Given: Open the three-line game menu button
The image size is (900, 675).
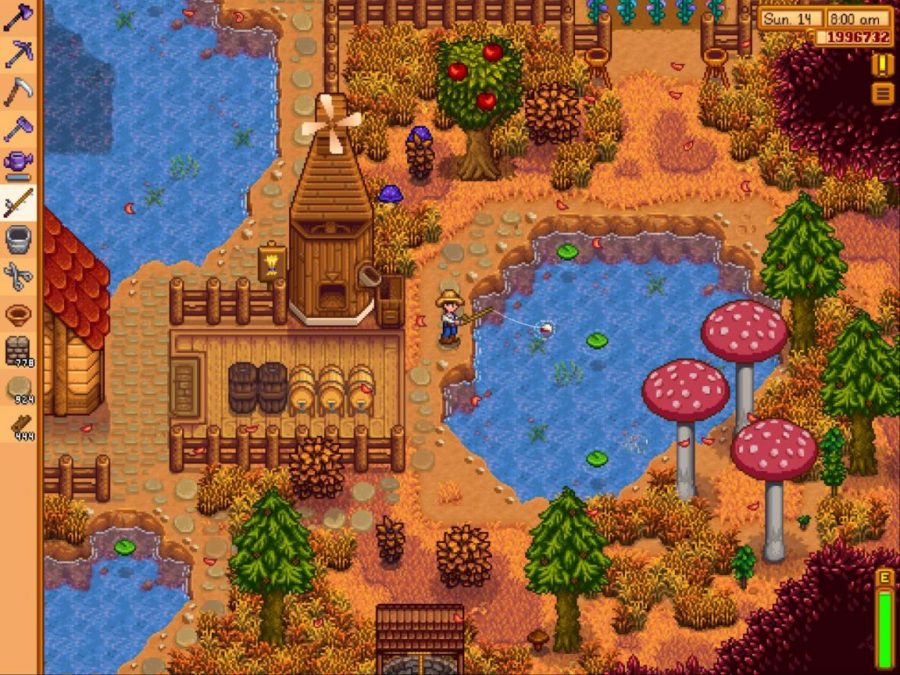Looking at the screenshot, I should coord(883,93).
